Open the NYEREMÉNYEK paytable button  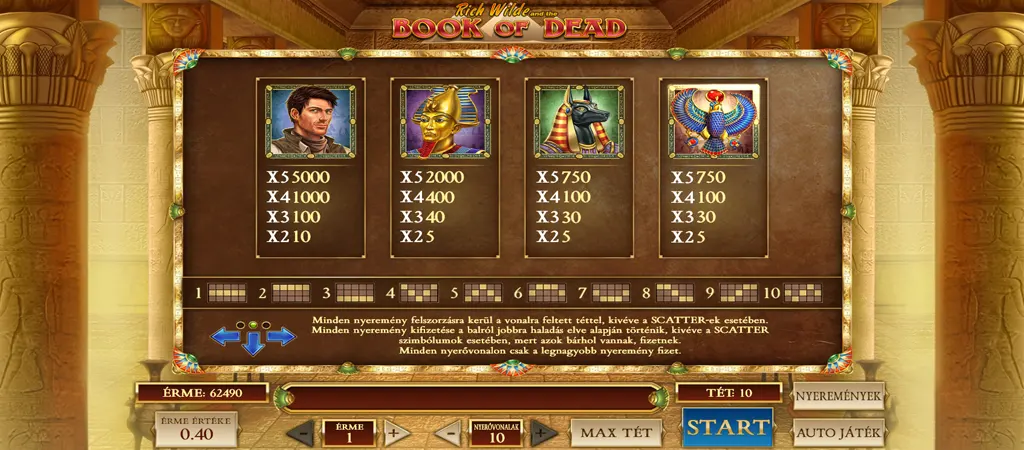(x=839, y=396)
